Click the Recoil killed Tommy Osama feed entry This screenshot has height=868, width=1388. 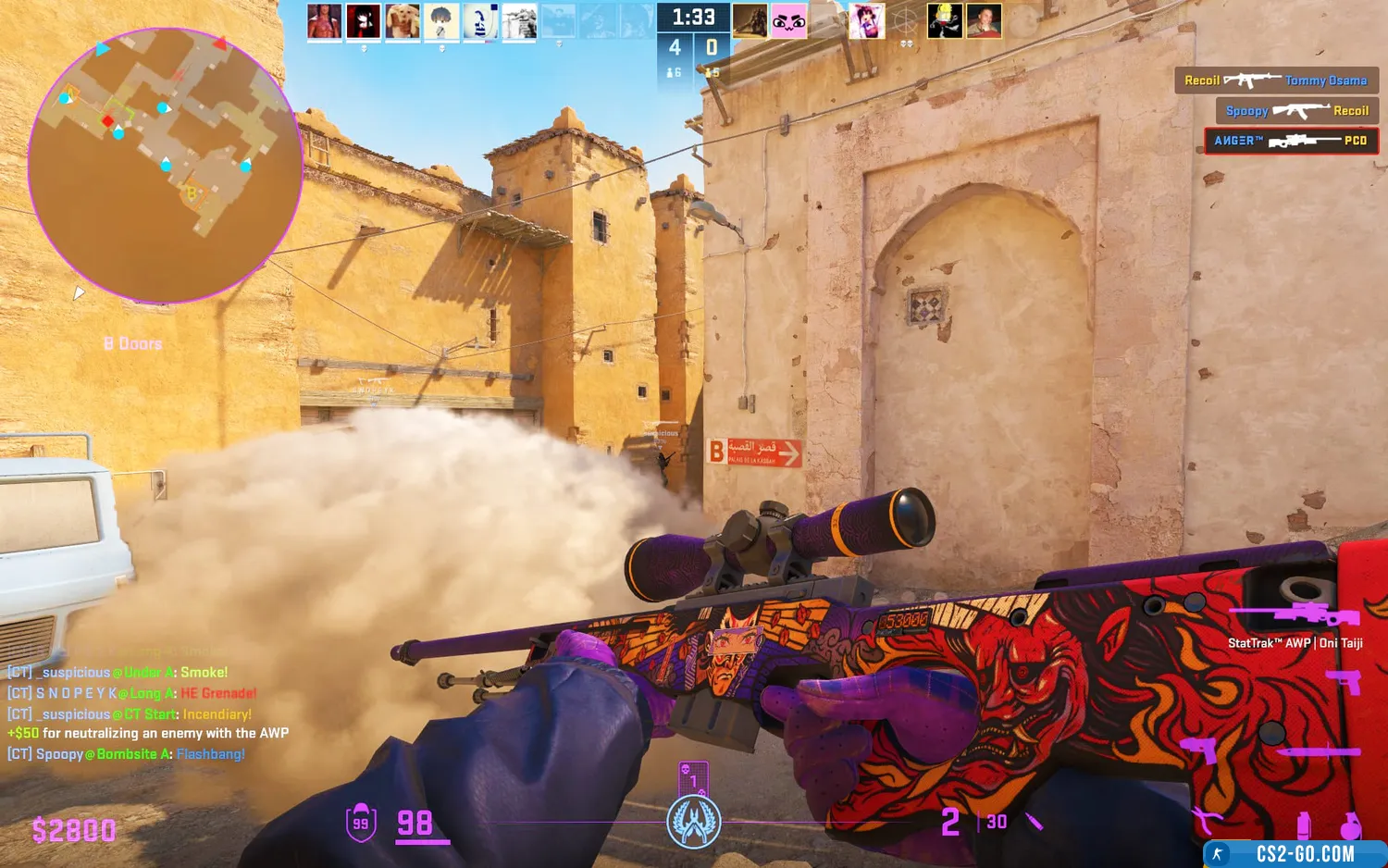click(x=1276, y=81)
